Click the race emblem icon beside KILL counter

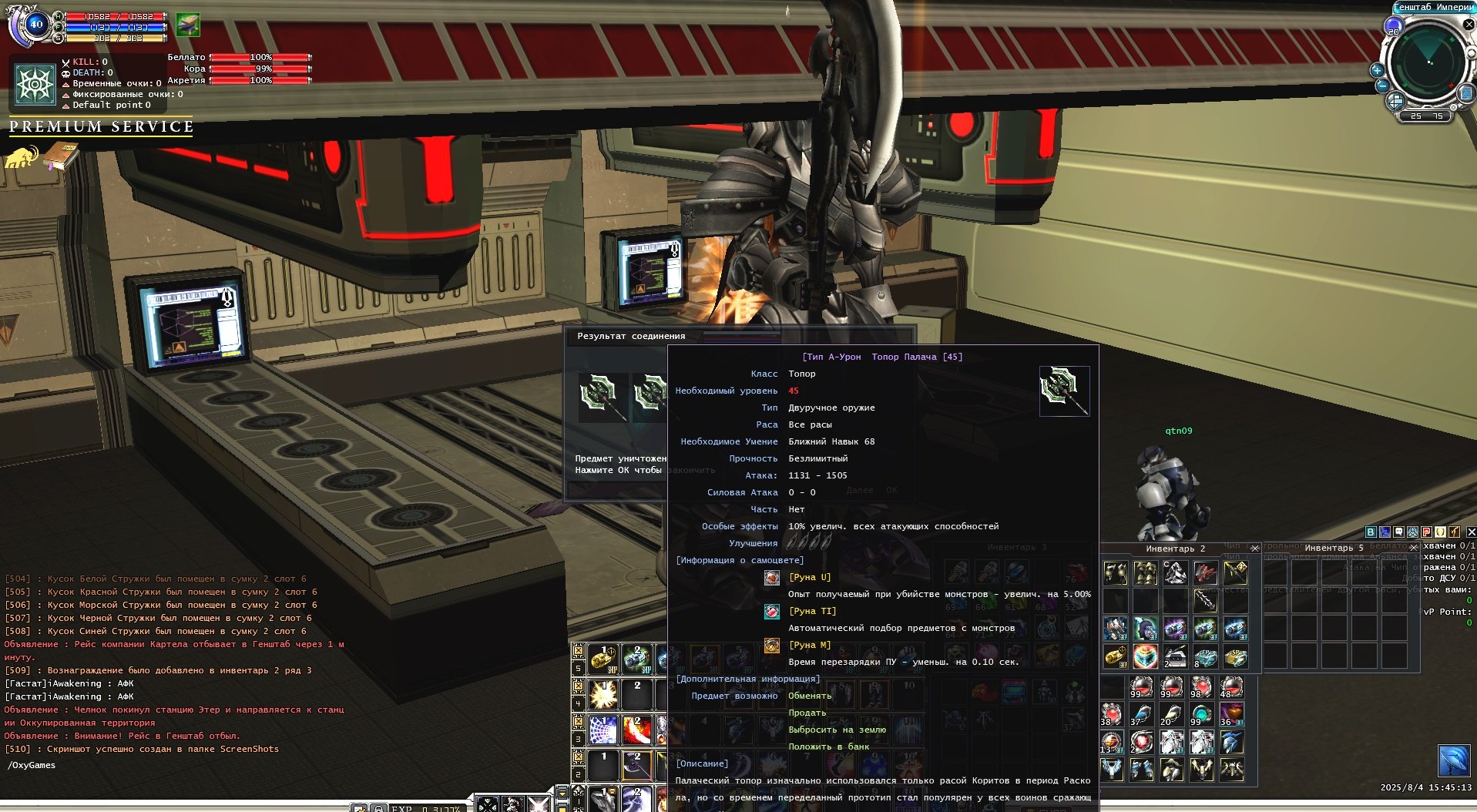point(35,83)
